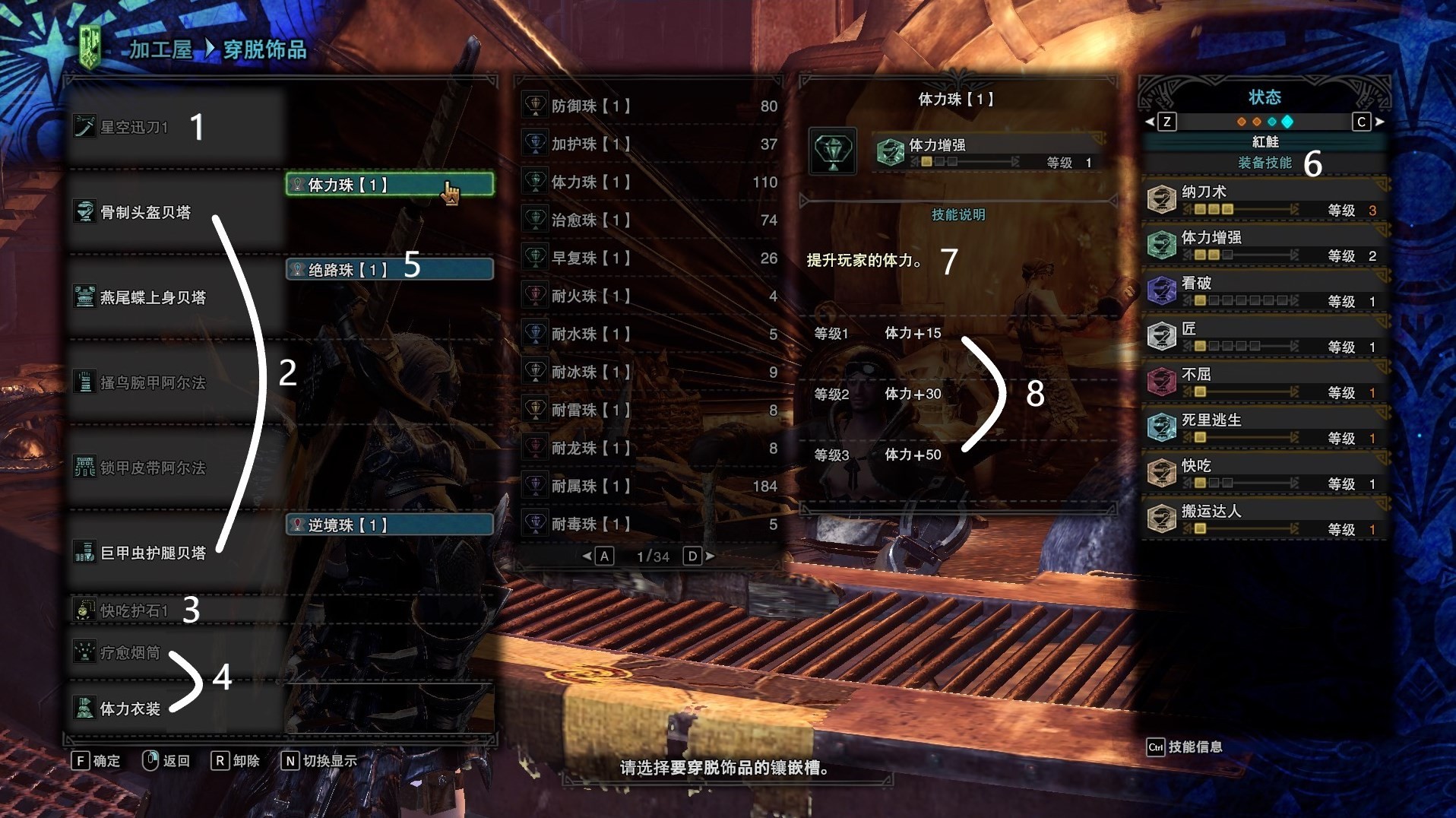Choose 加护珠【1】 in the jewel list
Viewport: 1456px width, 818px height.
[x=650, y=144]
